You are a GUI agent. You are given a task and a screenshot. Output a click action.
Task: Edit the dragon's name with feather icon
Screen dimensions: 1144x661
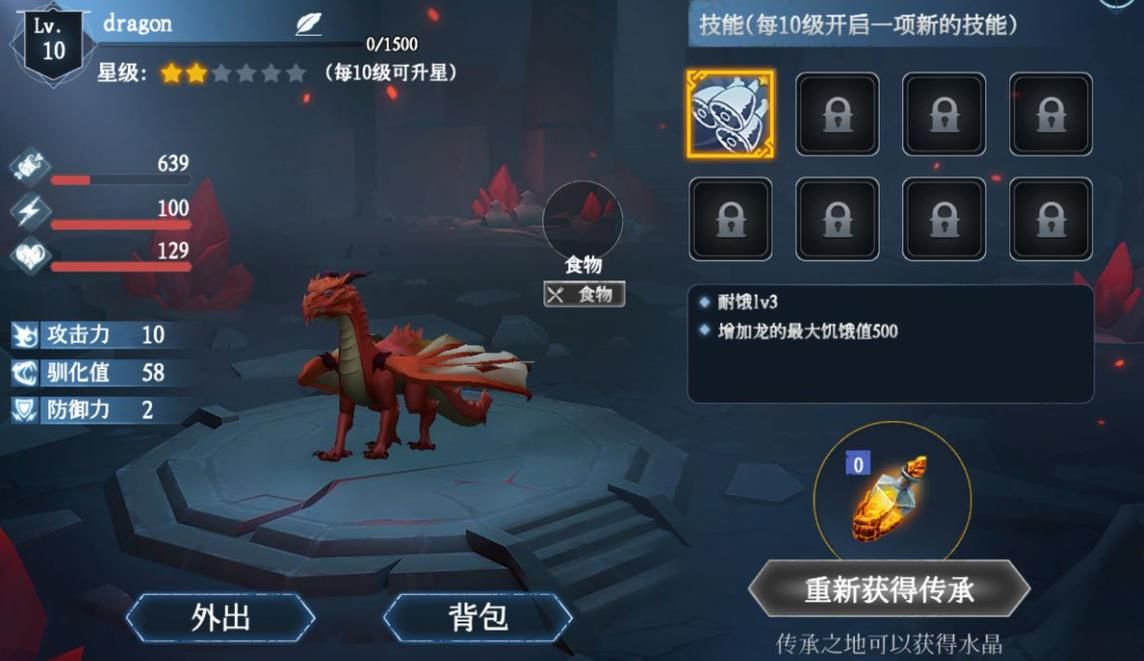309,25
